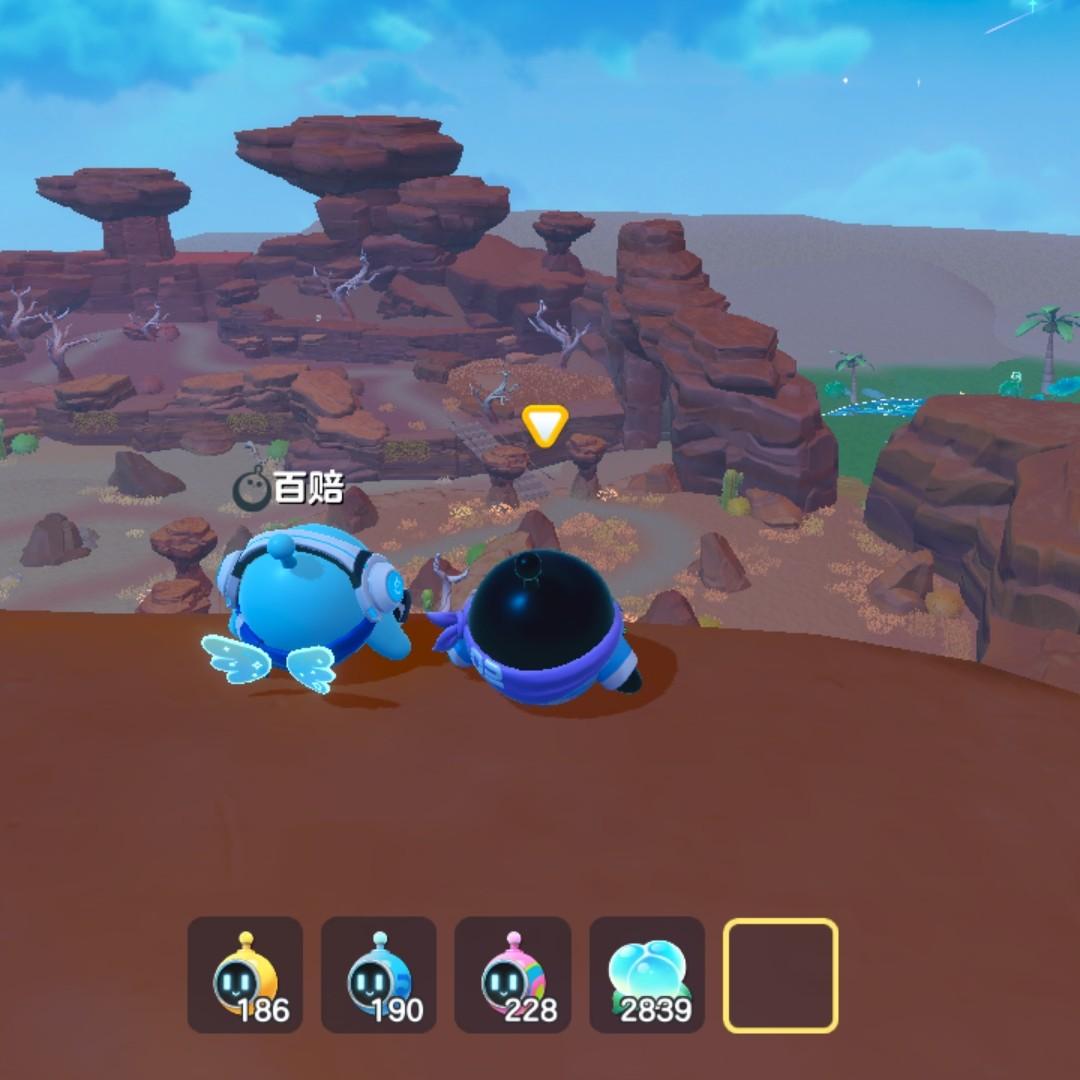Select the yellow robot ball slot

245,975
